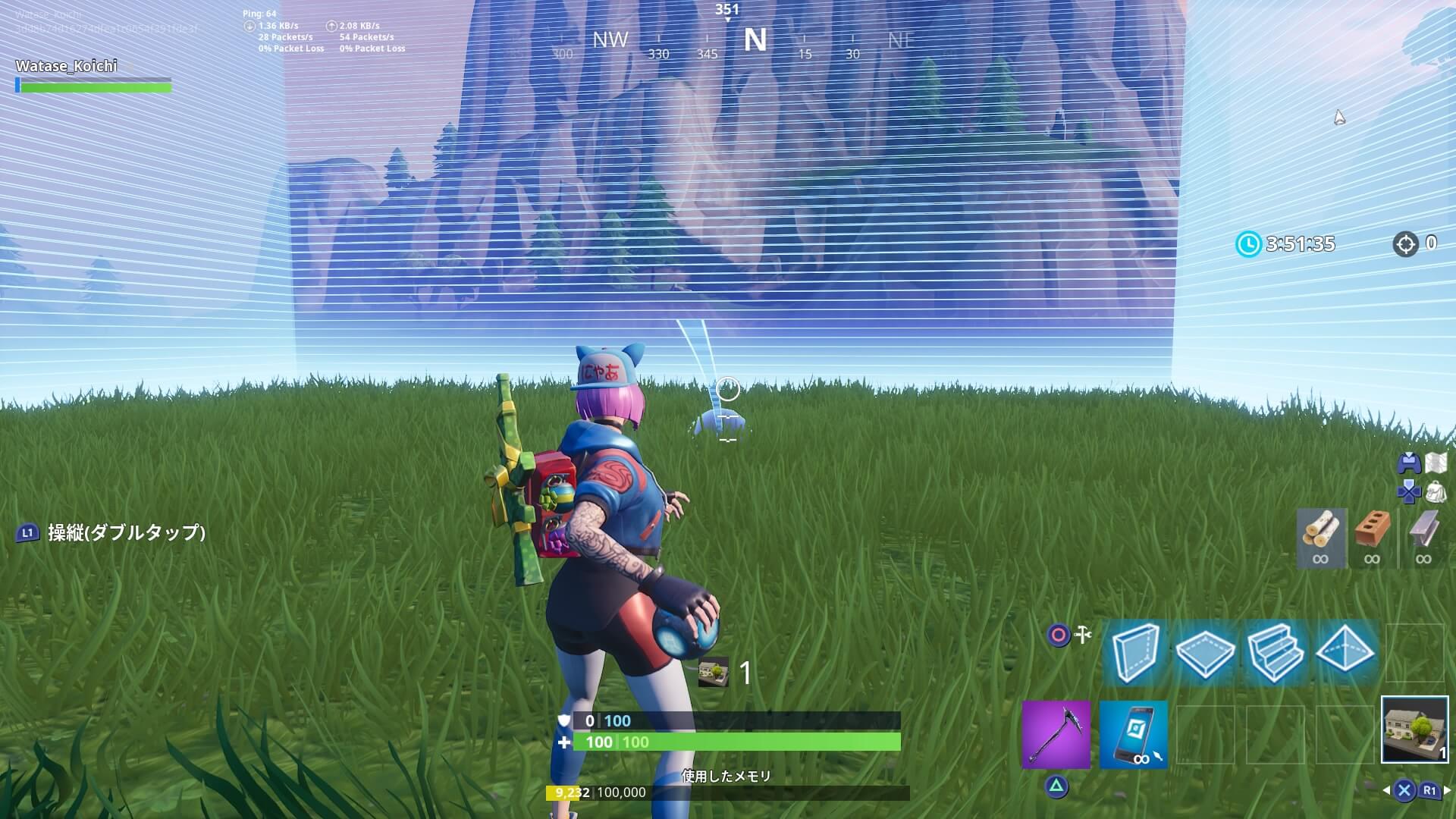Click the house prefab icon beside the count
The image size is (1456, 819).
tap(713, 673)
